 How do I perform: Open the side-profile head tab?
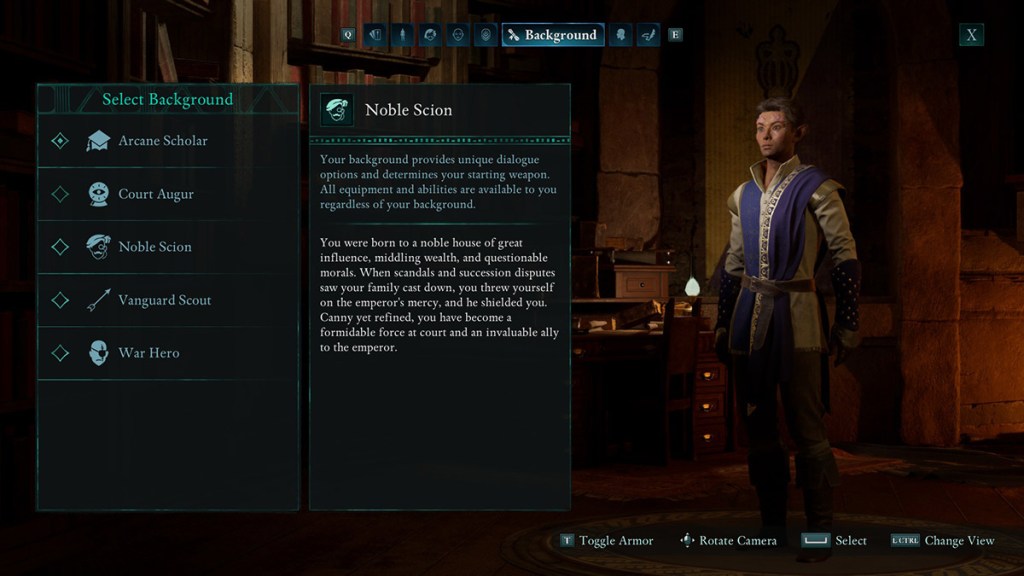click(620, 35)
